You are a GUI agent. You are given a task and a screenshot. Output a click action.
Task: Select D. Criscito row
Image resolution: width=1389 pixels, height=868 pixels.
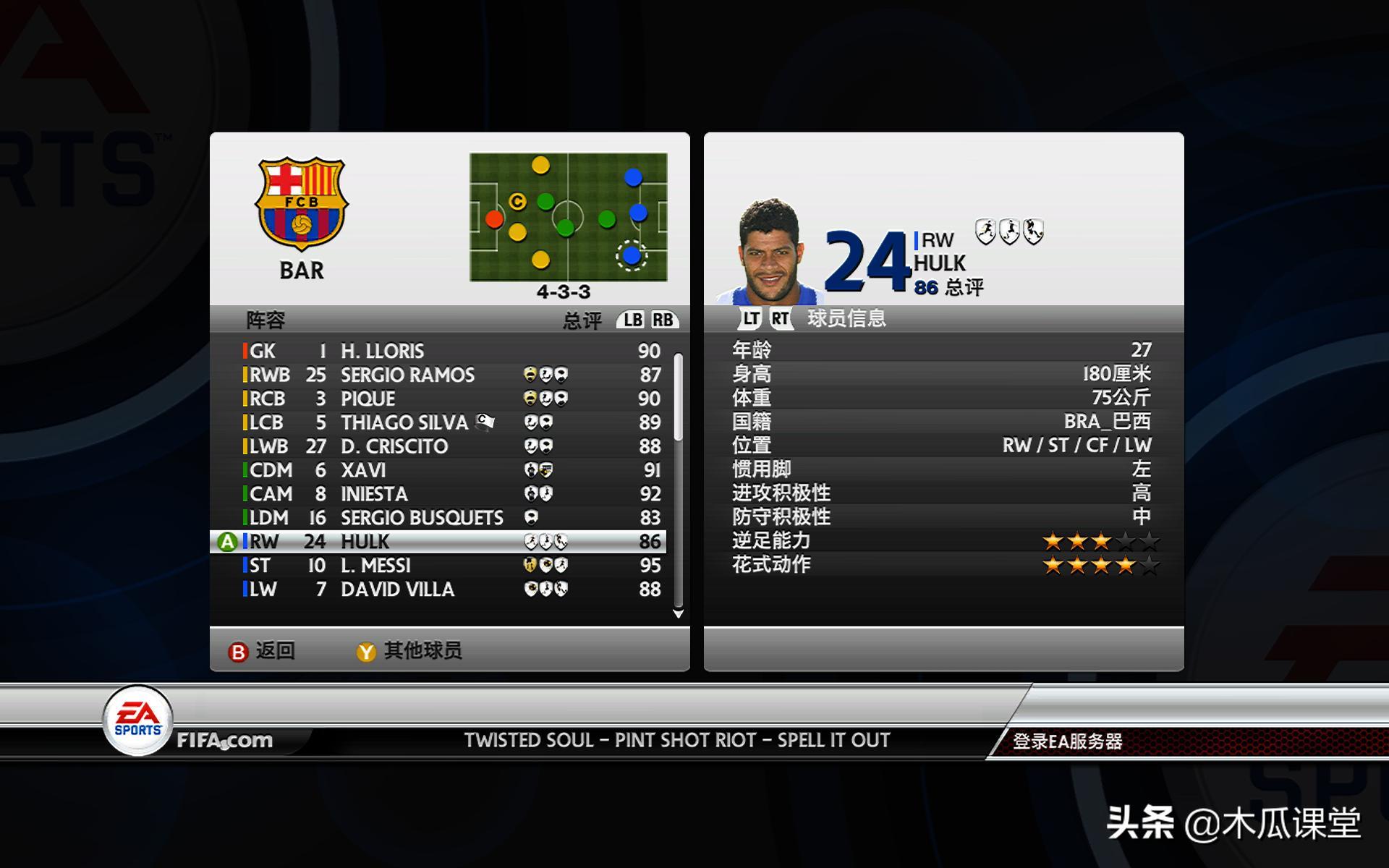pyautogui.click(x=449, y=446)
